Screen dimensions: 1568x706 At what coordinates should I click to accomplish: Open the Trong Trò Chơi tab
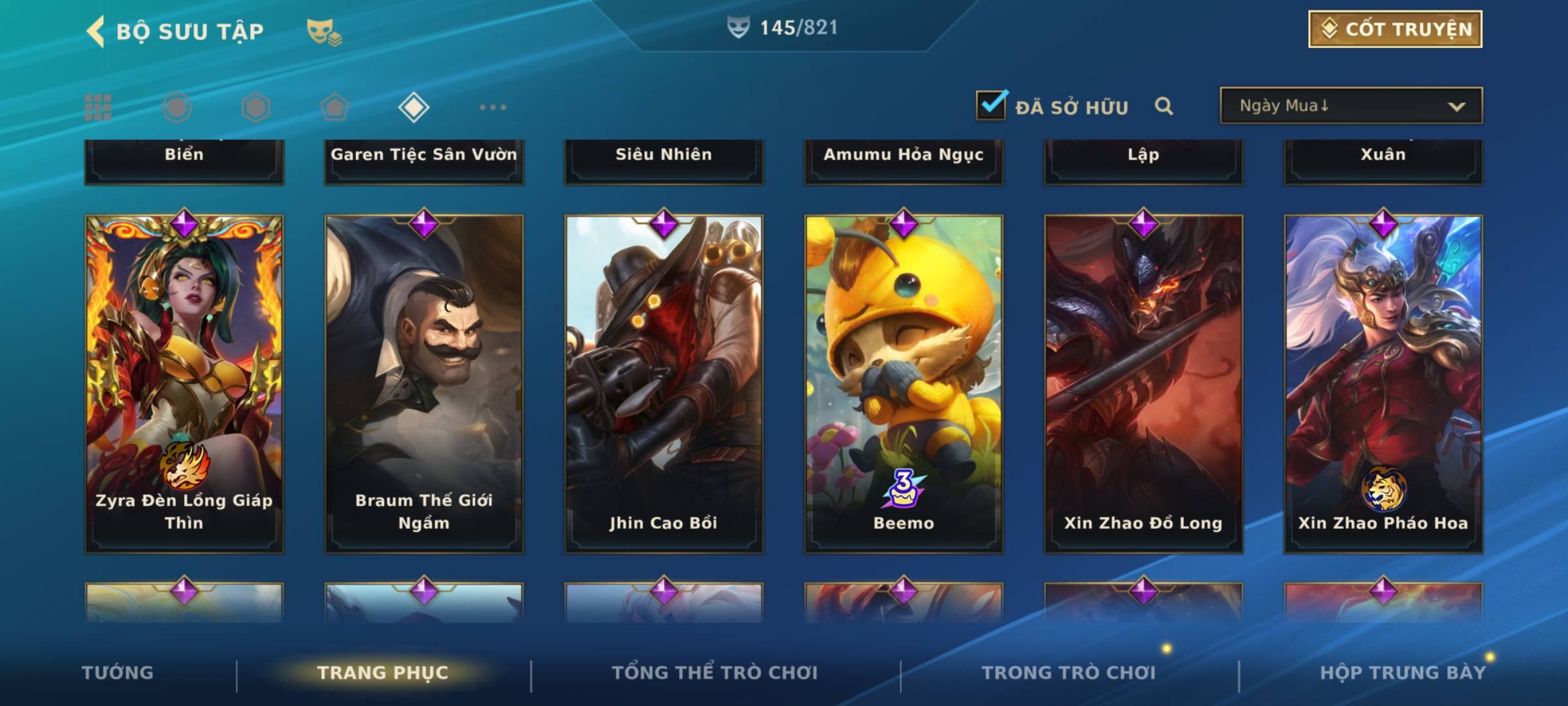point(1069,673)
